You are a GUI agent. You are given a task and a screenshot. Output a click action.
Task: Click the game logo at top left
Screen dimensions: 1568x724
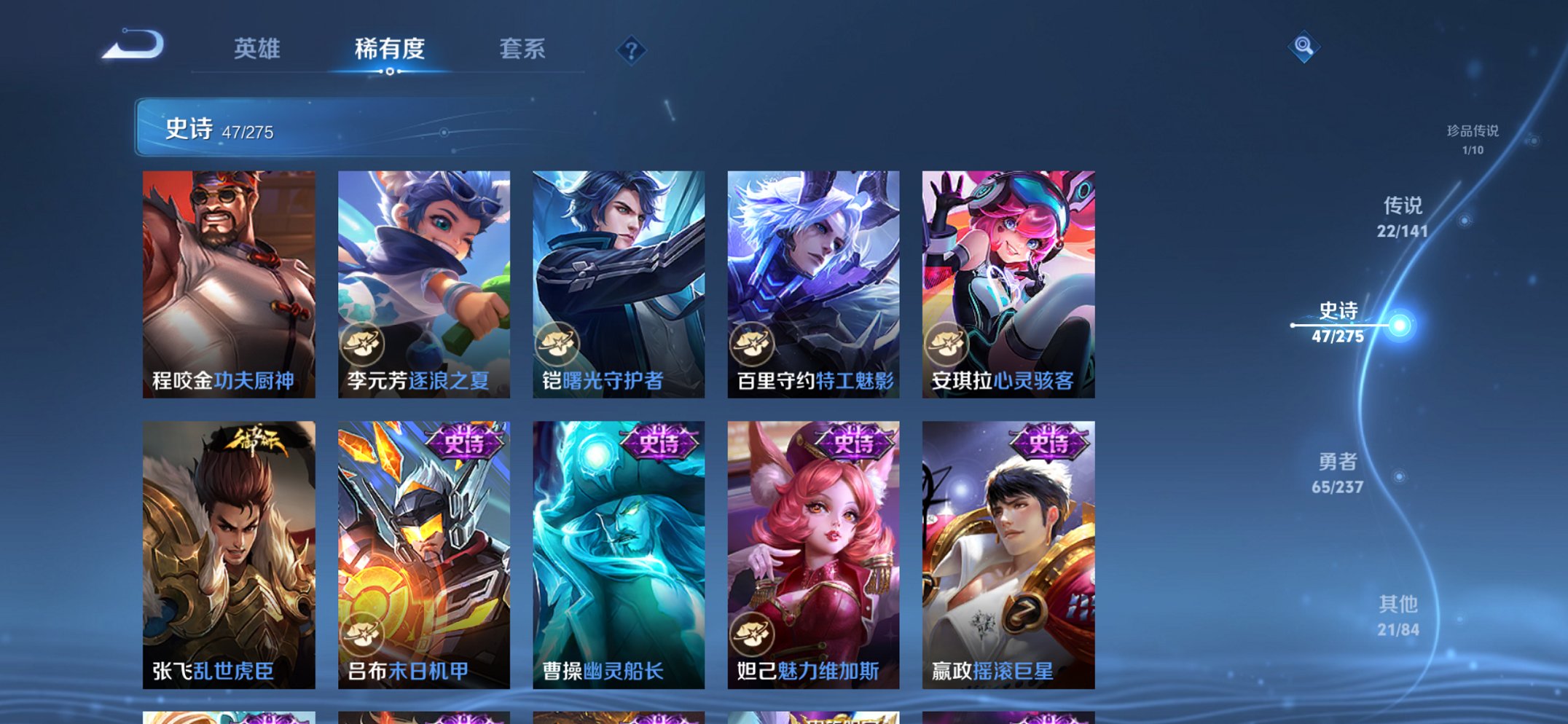click(x=133, y=45)
